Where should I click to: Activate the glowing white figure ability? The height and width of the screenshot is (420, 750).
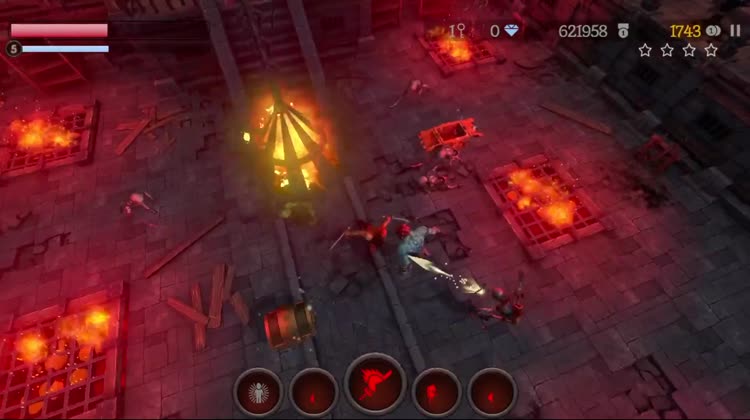click(258, 390)
